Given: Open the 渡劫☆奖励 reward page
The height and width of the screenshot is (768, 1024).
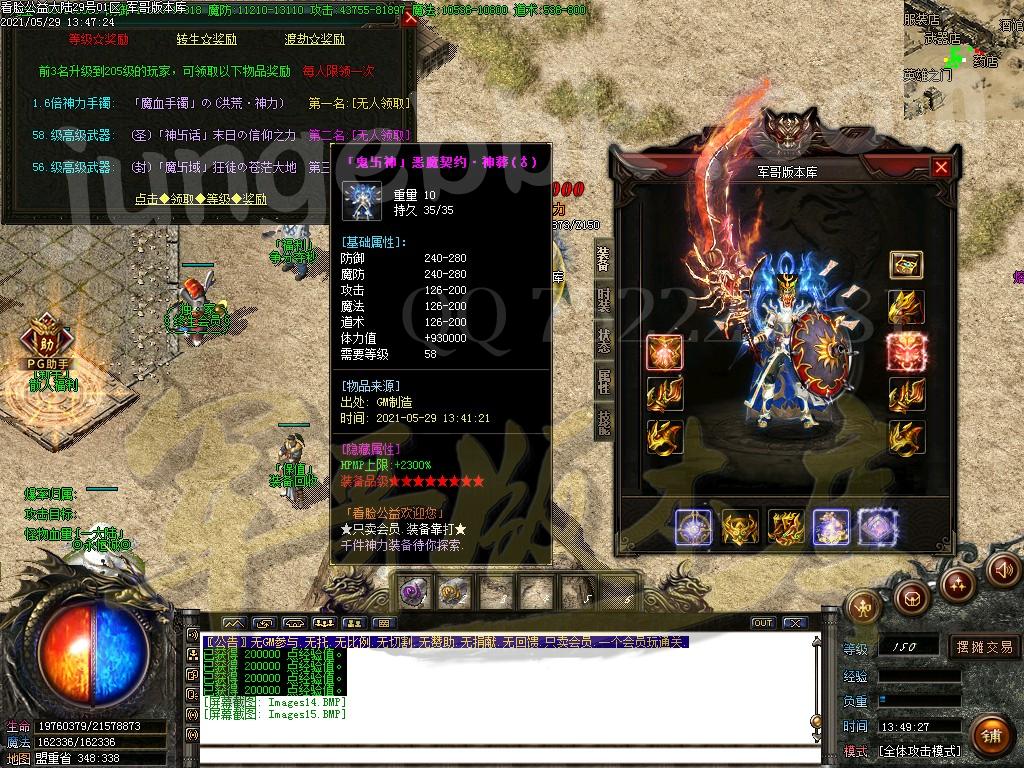Looking at the screenshot, I should pos(314,40).
